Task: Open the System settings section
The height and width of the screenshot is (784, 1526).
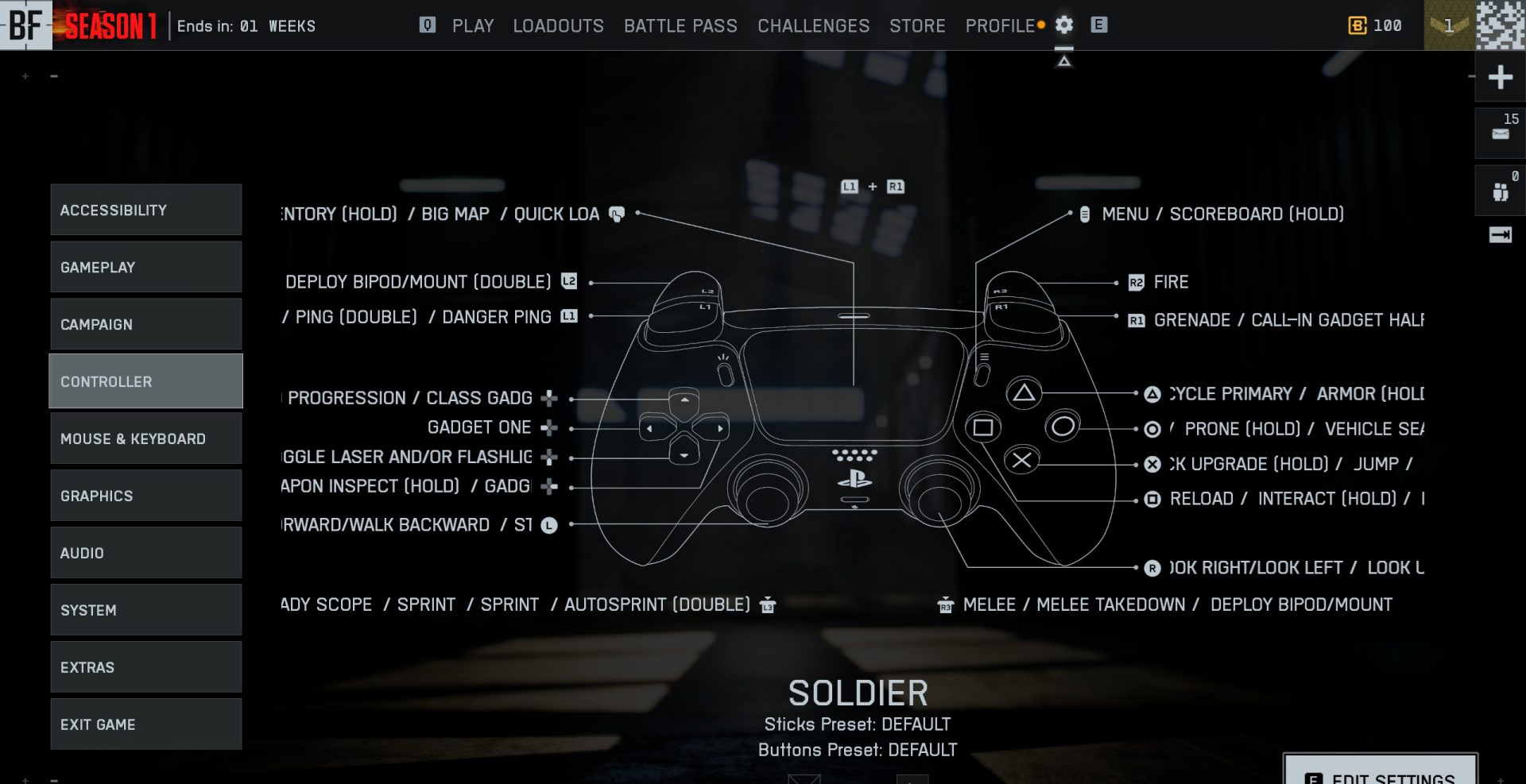Action: [146, 610]
